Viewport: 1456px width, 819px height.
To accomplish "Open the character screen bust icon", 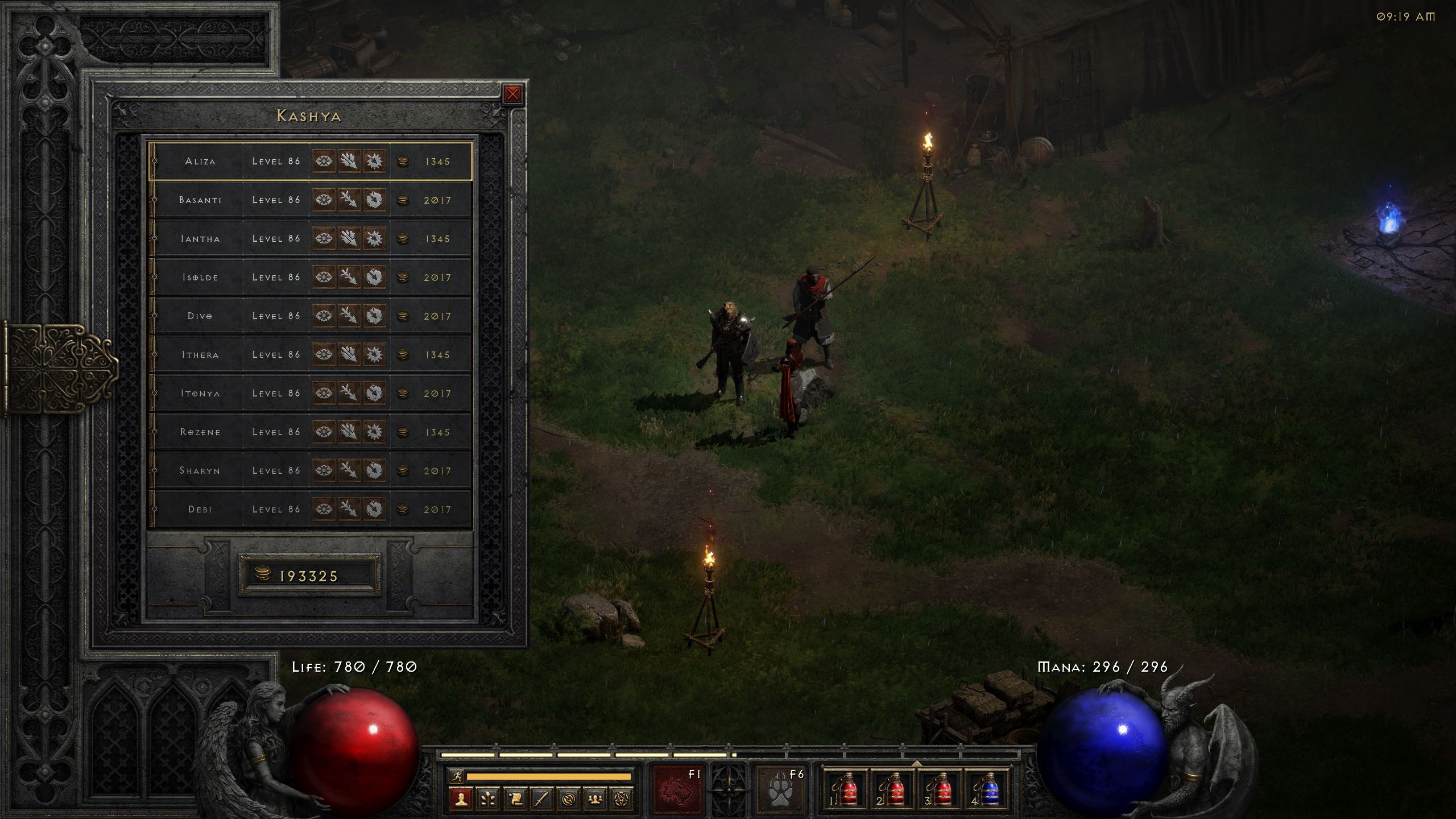I will click(461, 800).
